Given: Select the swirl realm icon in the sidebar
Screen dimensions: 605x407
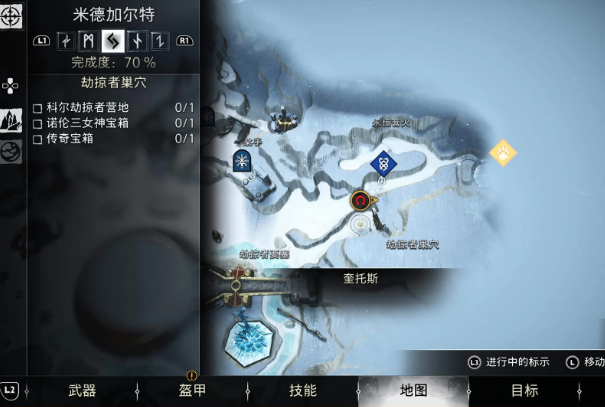Looking at the screenshot, I should pyautogui.click(x=12, y=152).
